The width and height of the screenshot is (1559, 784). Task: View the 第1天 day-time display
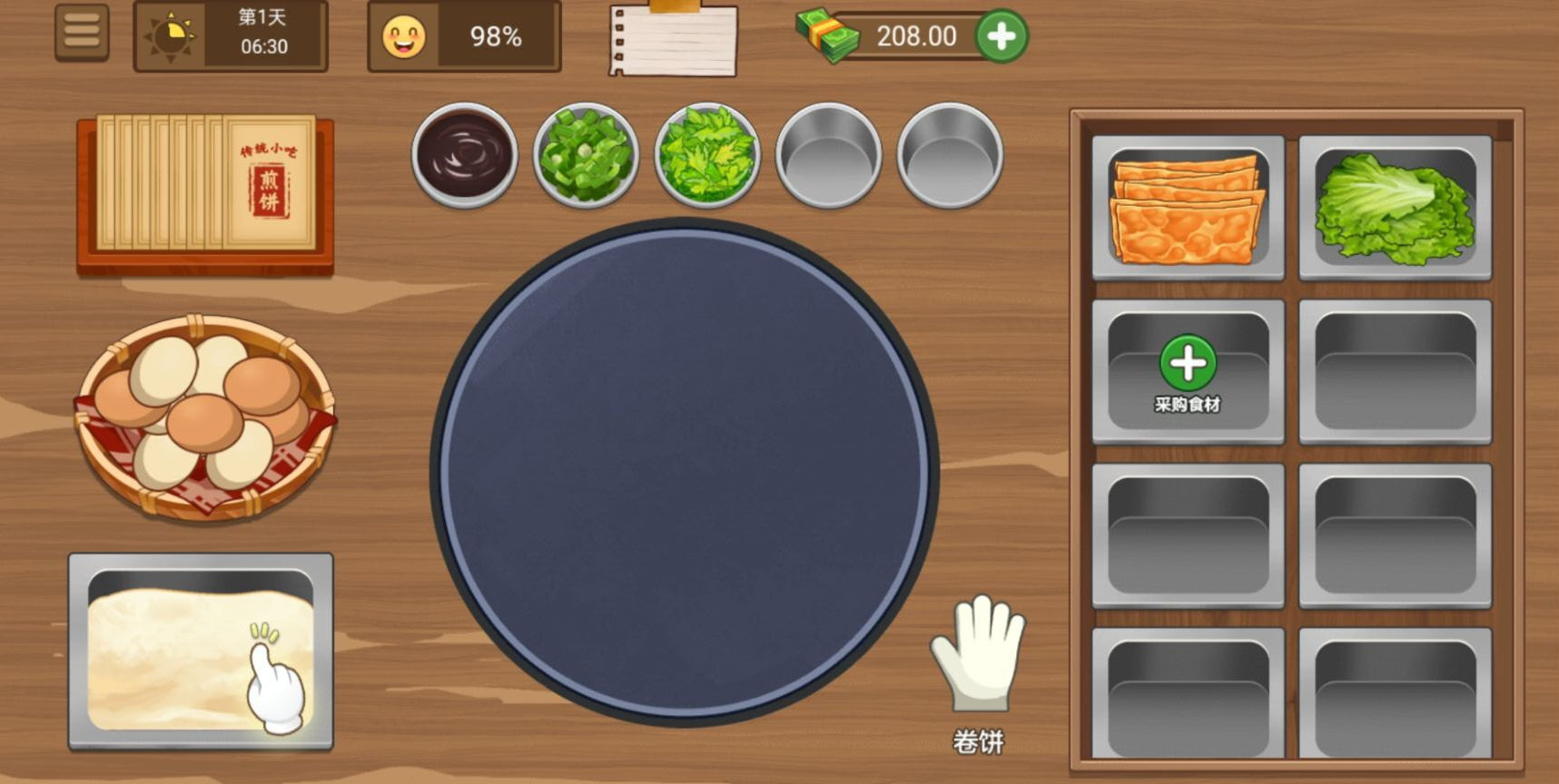[x=230, y=36]
